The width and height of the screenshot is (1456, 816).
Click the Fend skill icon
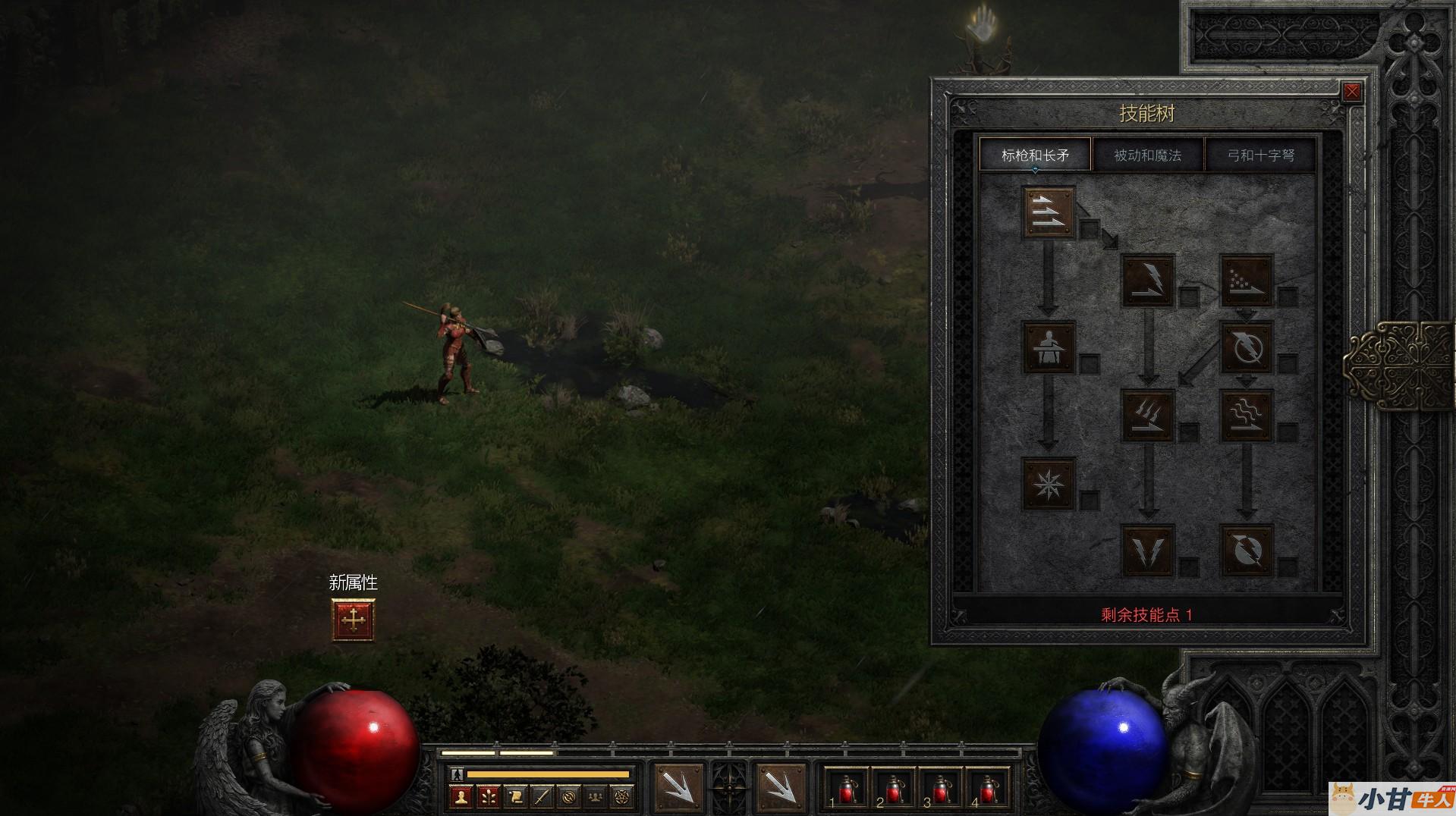pos(1049,482)
